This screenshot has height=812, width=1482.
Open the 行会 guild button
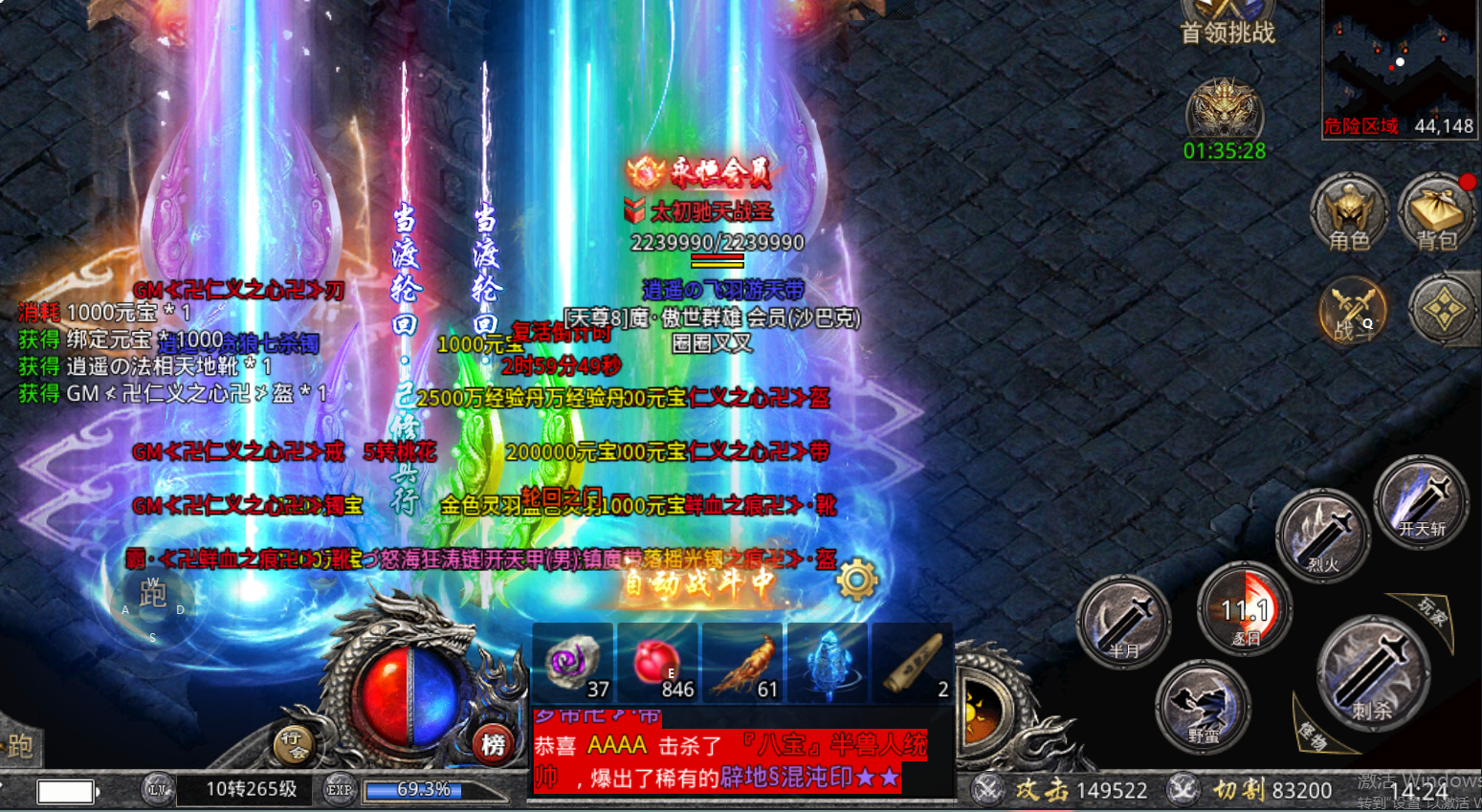(294, 742)
